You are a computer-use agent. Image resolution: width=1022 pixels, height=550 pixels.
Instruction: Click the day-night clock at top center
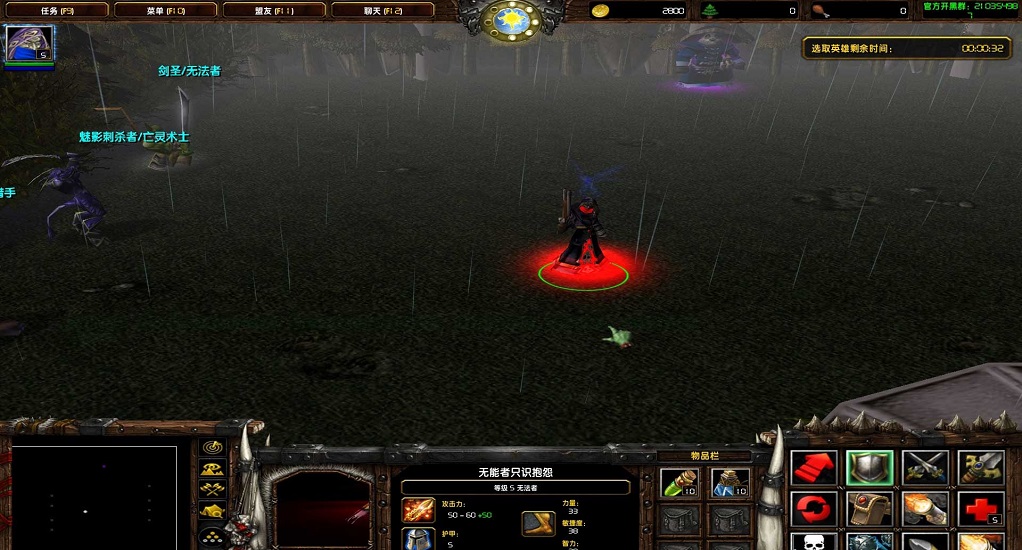511,20
